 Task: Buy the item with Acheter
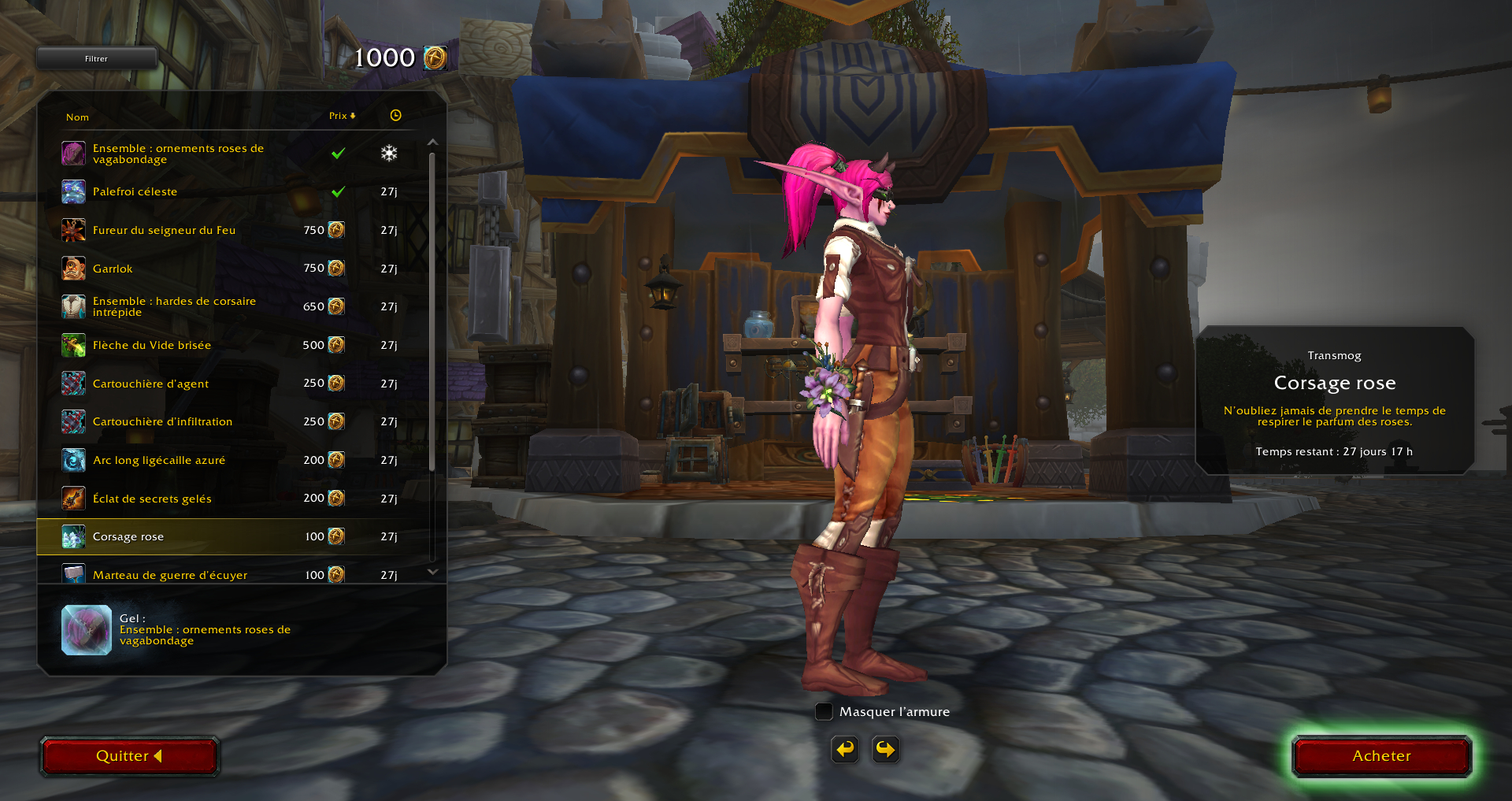point(1381,756)
